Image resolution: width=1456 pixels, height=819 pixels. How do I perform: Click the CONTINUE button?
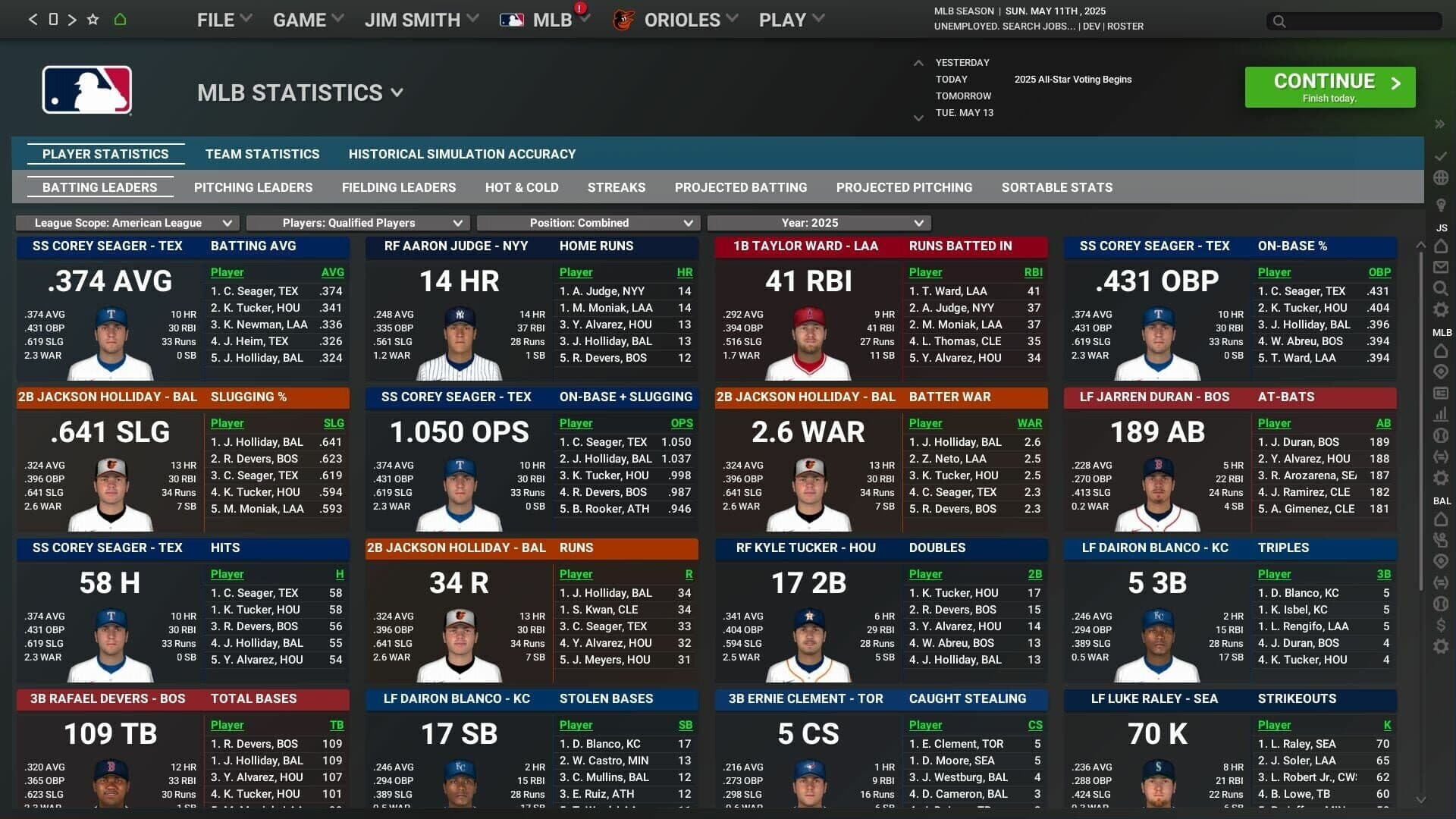(1329, 86)
